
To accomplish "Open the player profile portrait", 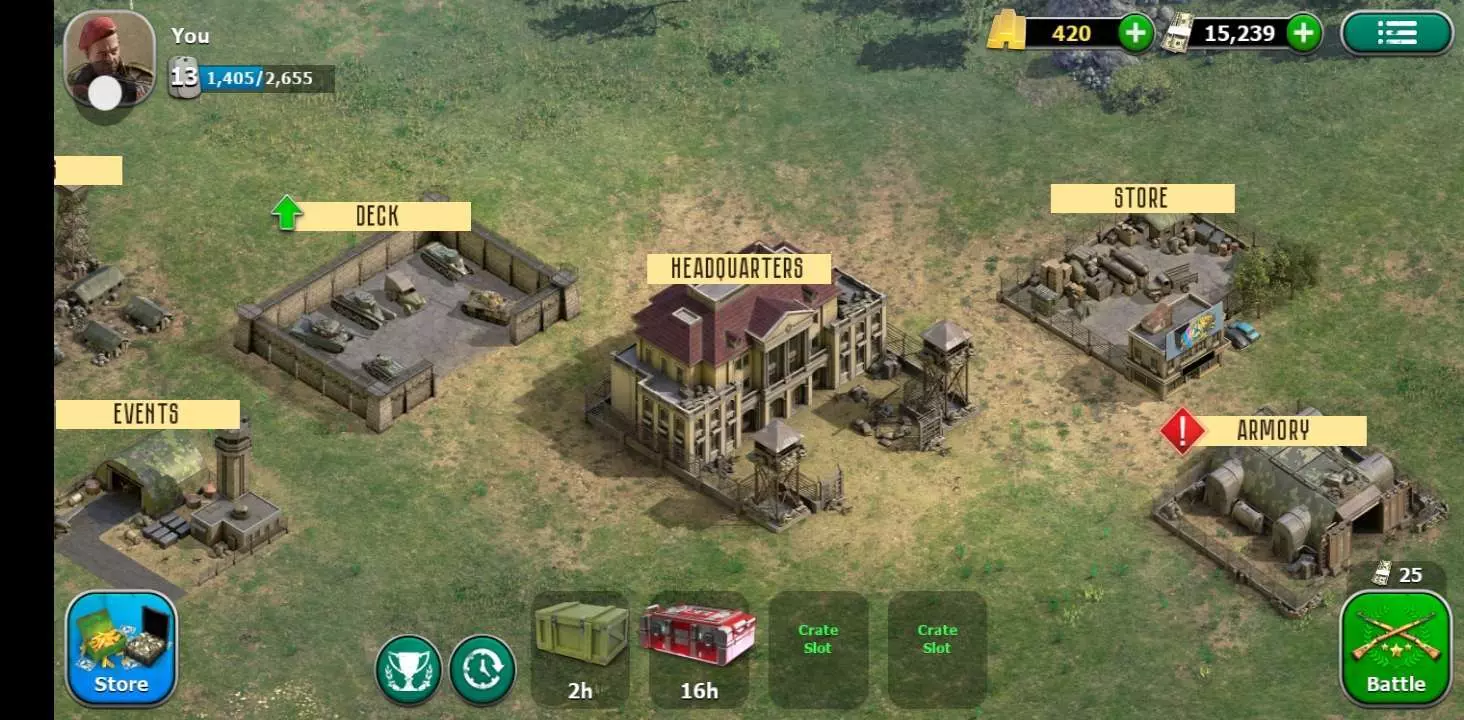I will 109,58.
